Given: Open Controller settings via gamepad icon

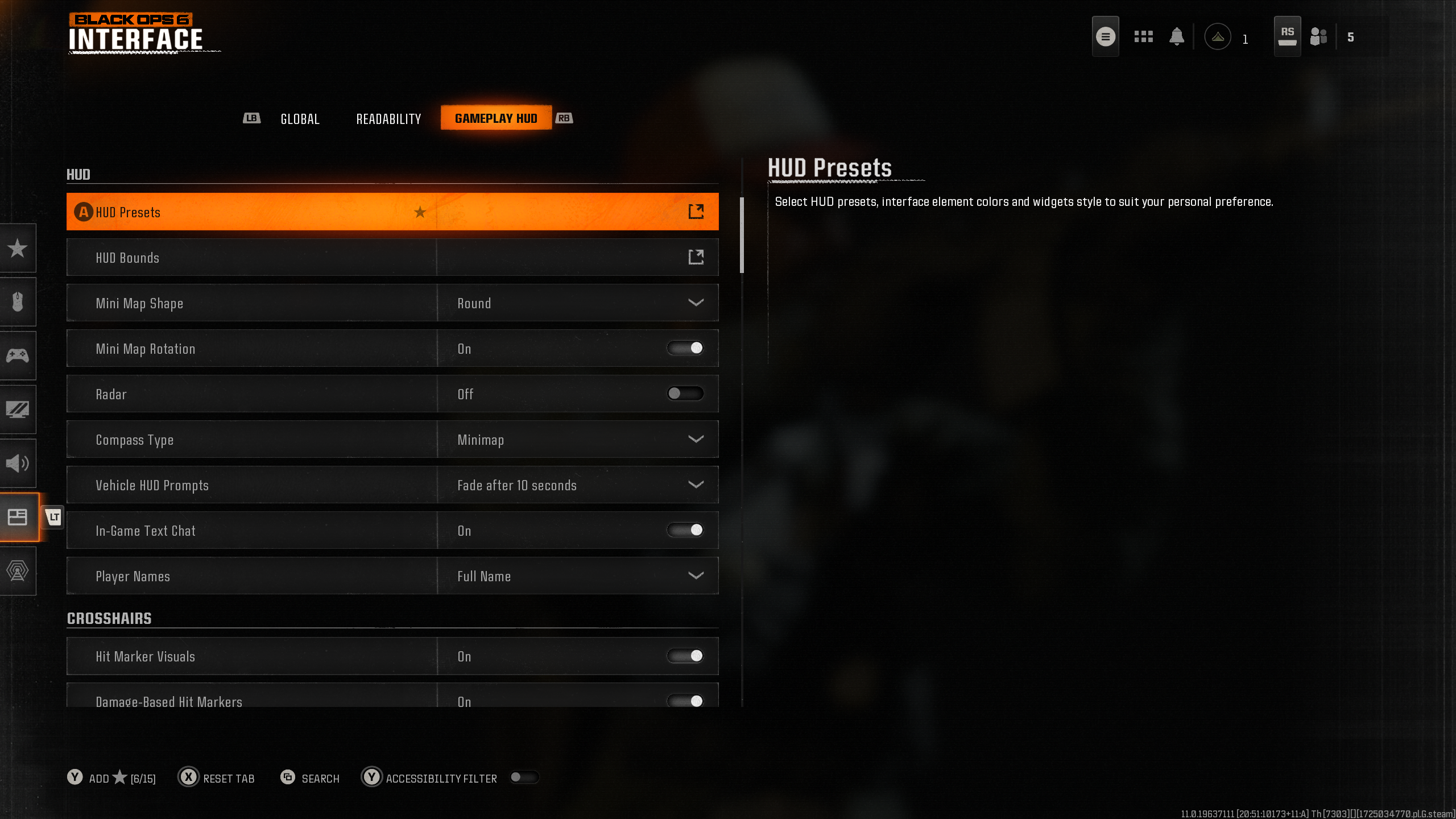Looking at the screenshot, I should pyautogui.click(x=18, y=355).
